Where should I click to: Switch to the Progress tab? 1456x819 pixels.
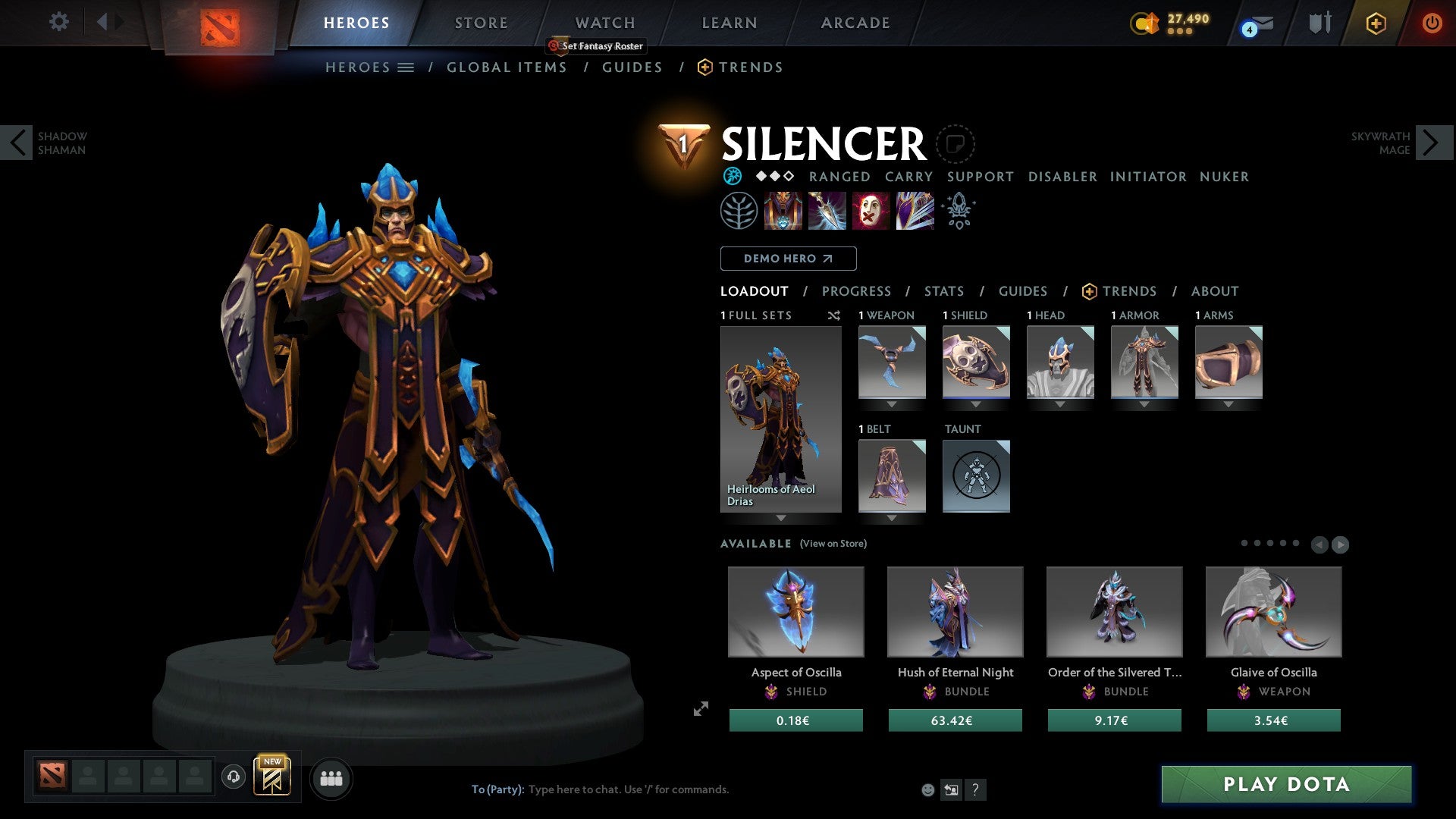857,291
